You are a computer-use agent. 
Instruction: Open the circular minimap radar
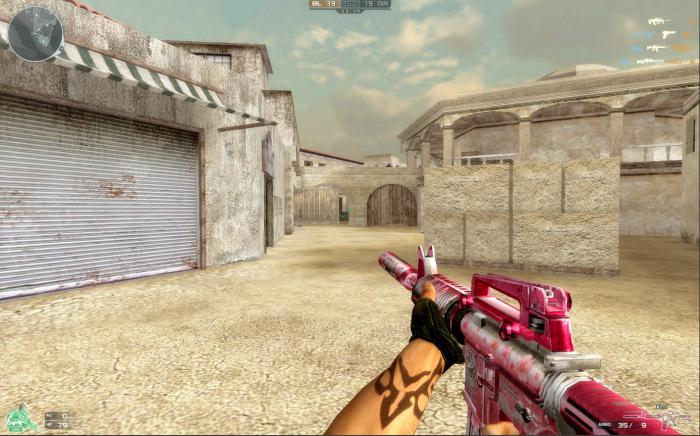pyautogui.click(x=35, y=33)
